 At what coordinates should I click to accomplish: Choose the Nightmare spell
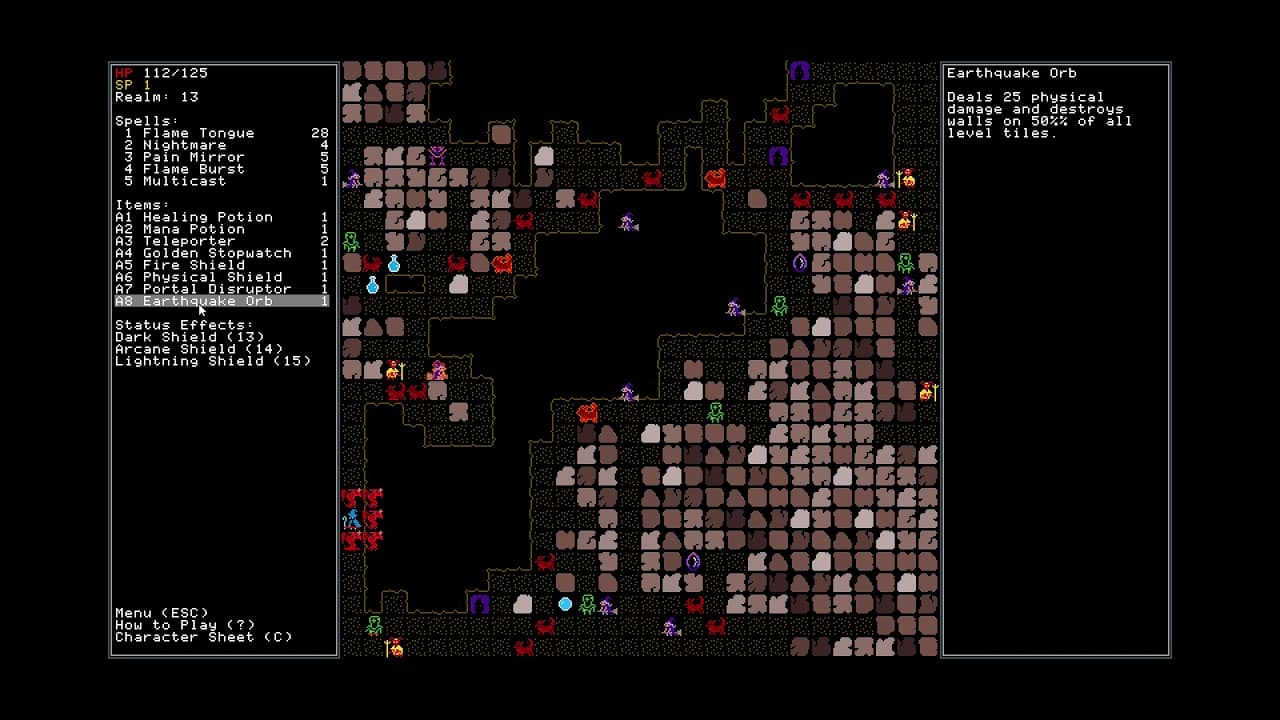click(184, 145)
